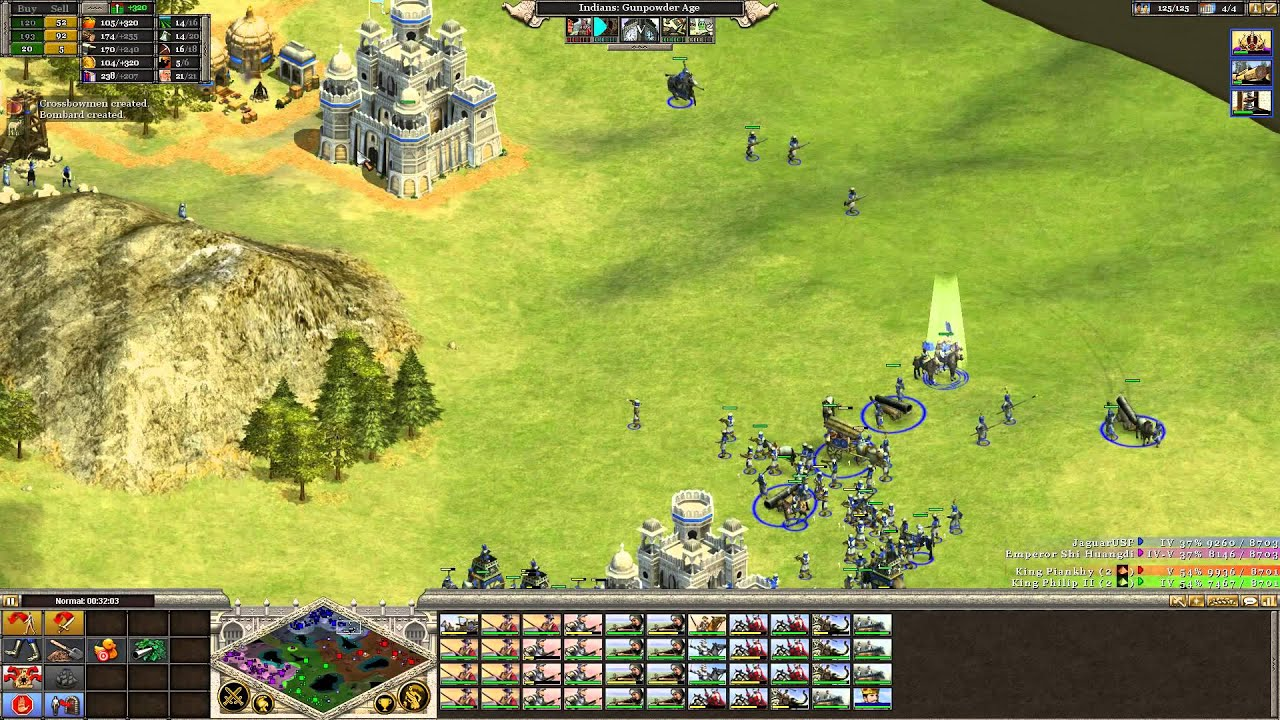The height and width of the screenshot is (720, 1280).
Task: Pause the game with the pause button
Action: 11,601
